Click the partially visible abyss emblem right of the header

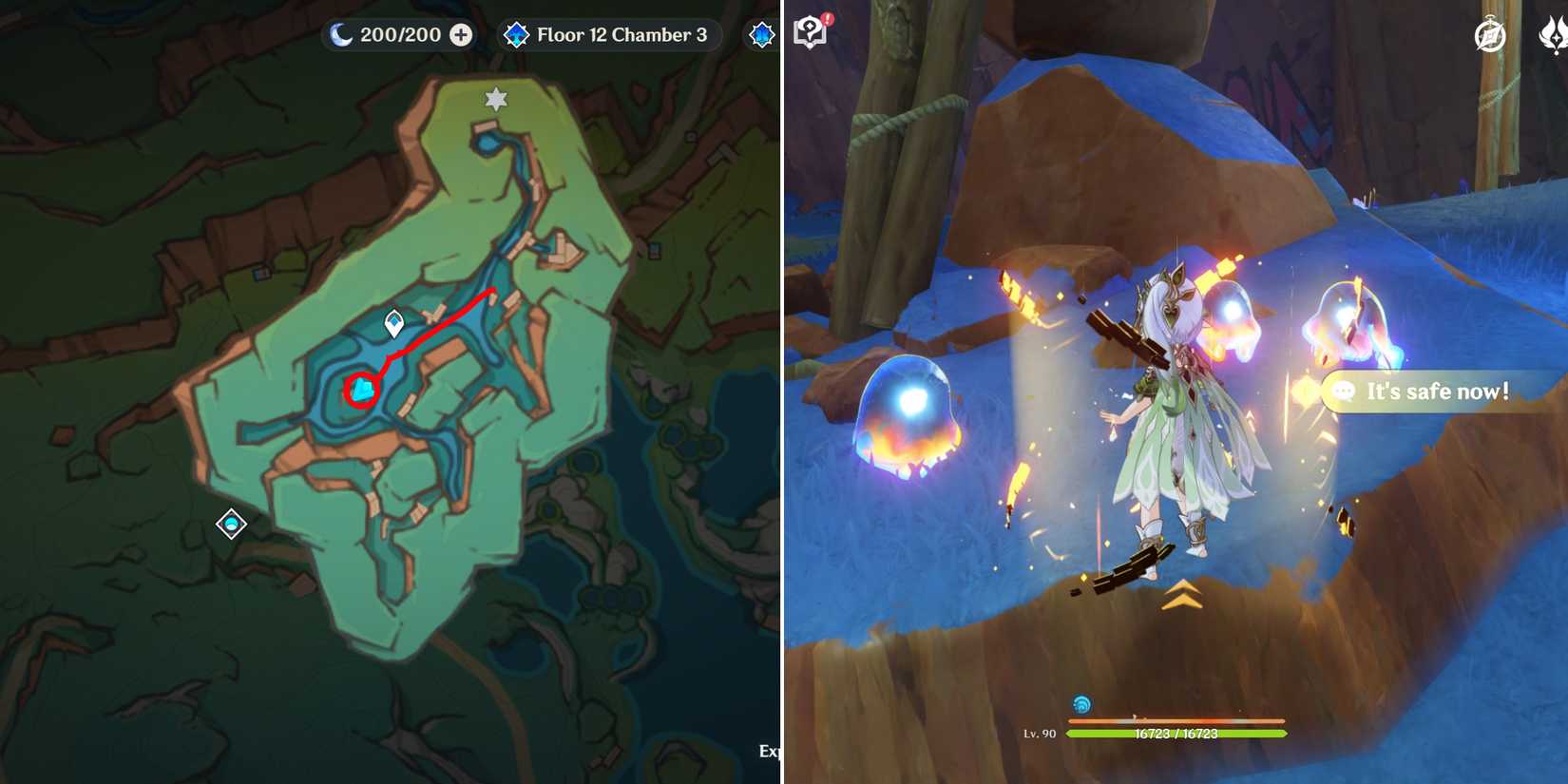(760, 34)
